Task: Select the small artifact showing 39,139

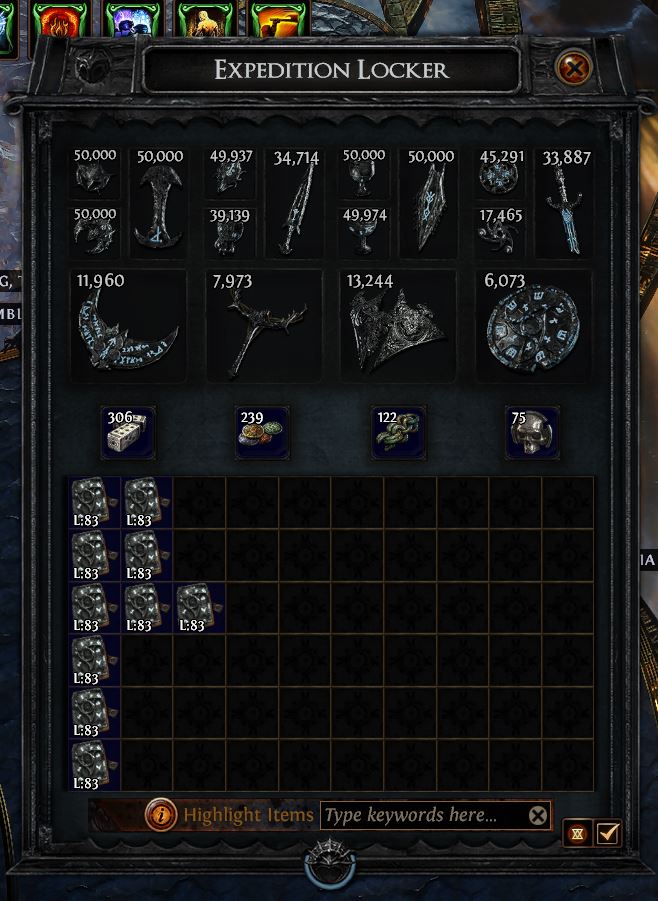Action: [230, 232]
